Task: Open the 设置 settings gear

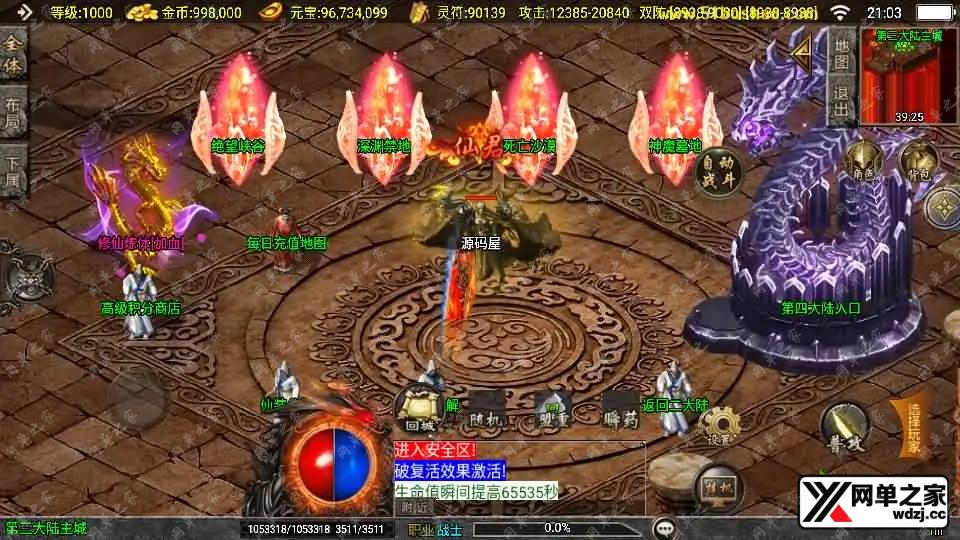Action: (720, 426)
